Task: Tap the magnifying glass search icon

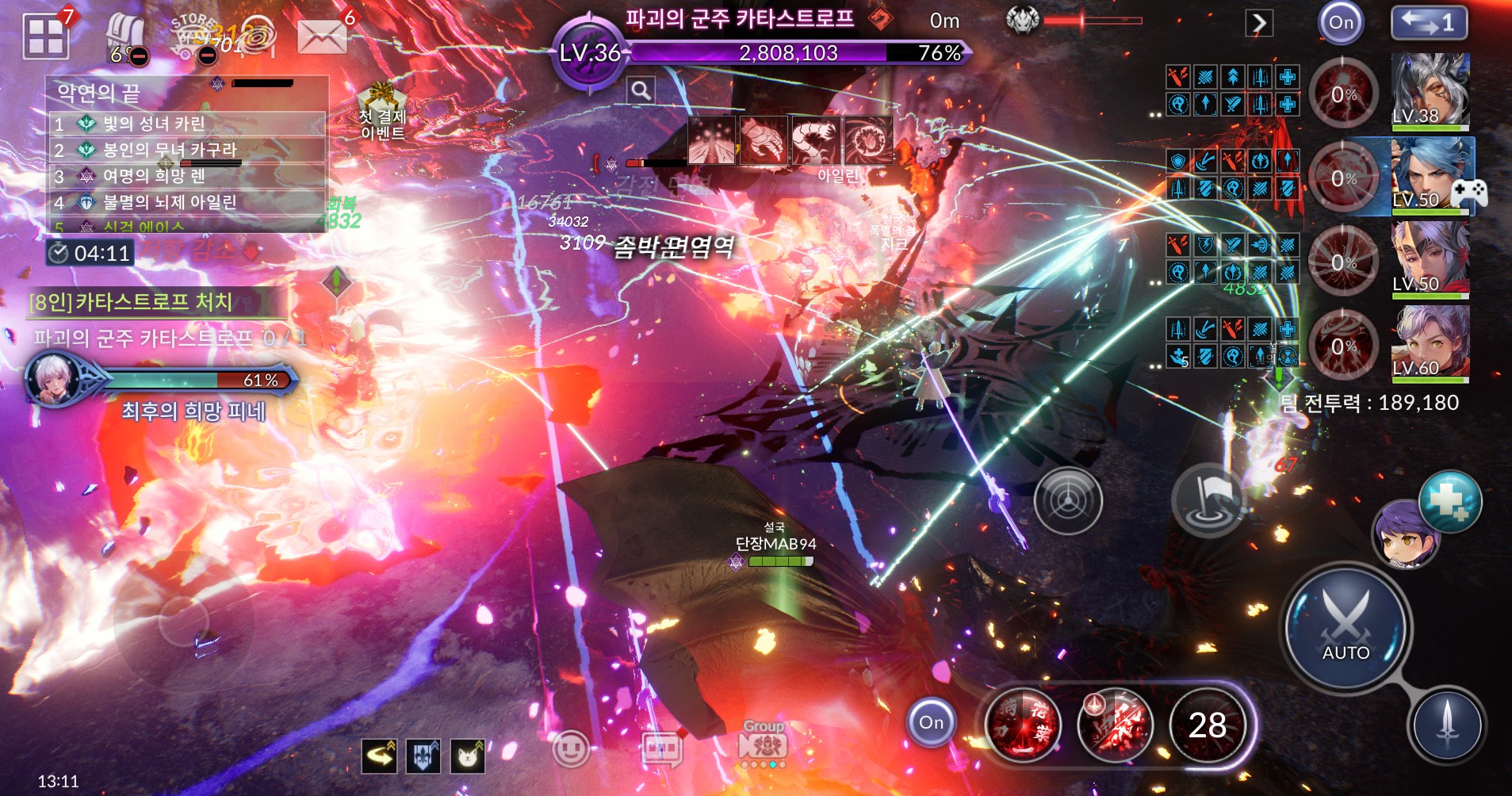Action: [641, 90]
